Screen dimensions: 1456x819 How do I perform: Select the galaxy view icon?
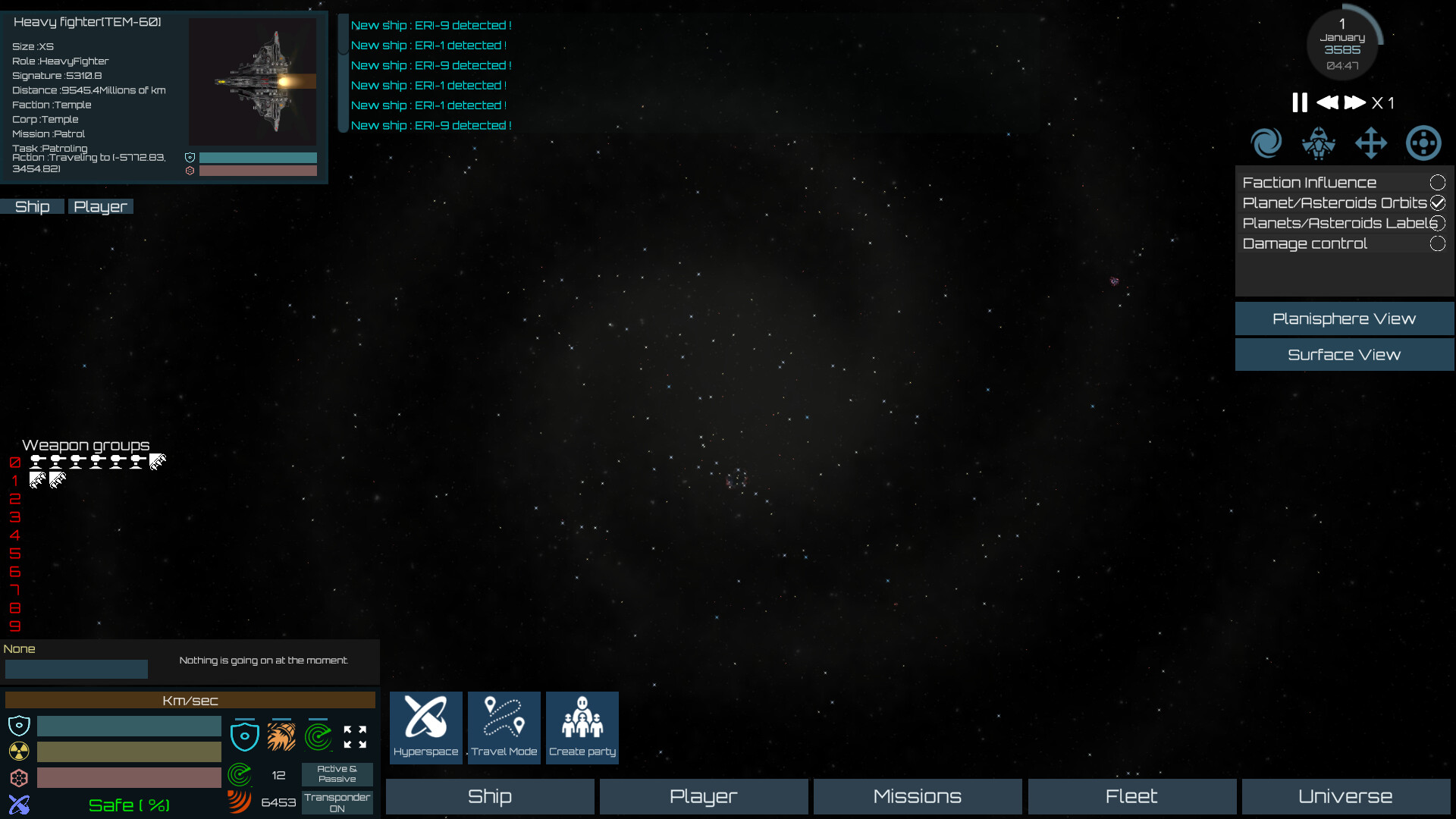tap(1266, 143)
